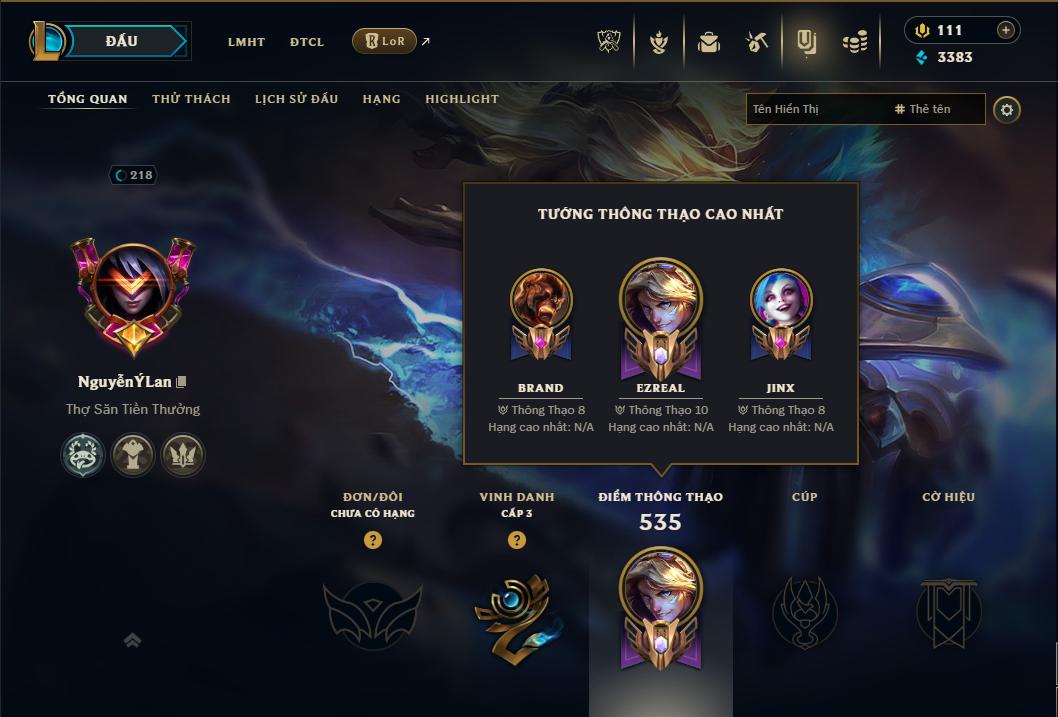This screenshot has height=717, width=1058.
Task: Open the collection backpack icon
Action: coord(709,42)
